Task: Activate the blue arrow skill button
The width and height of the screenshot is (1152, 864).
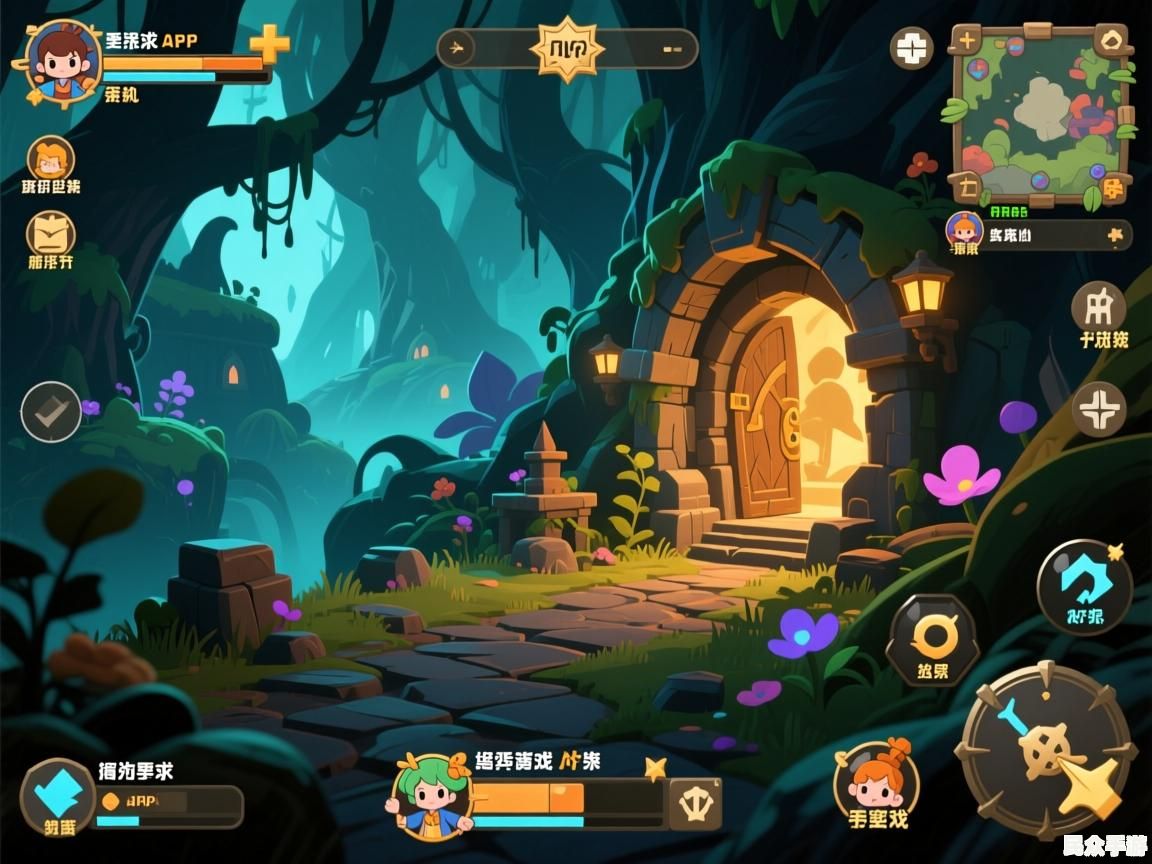Action: (x=1084, y=587)
